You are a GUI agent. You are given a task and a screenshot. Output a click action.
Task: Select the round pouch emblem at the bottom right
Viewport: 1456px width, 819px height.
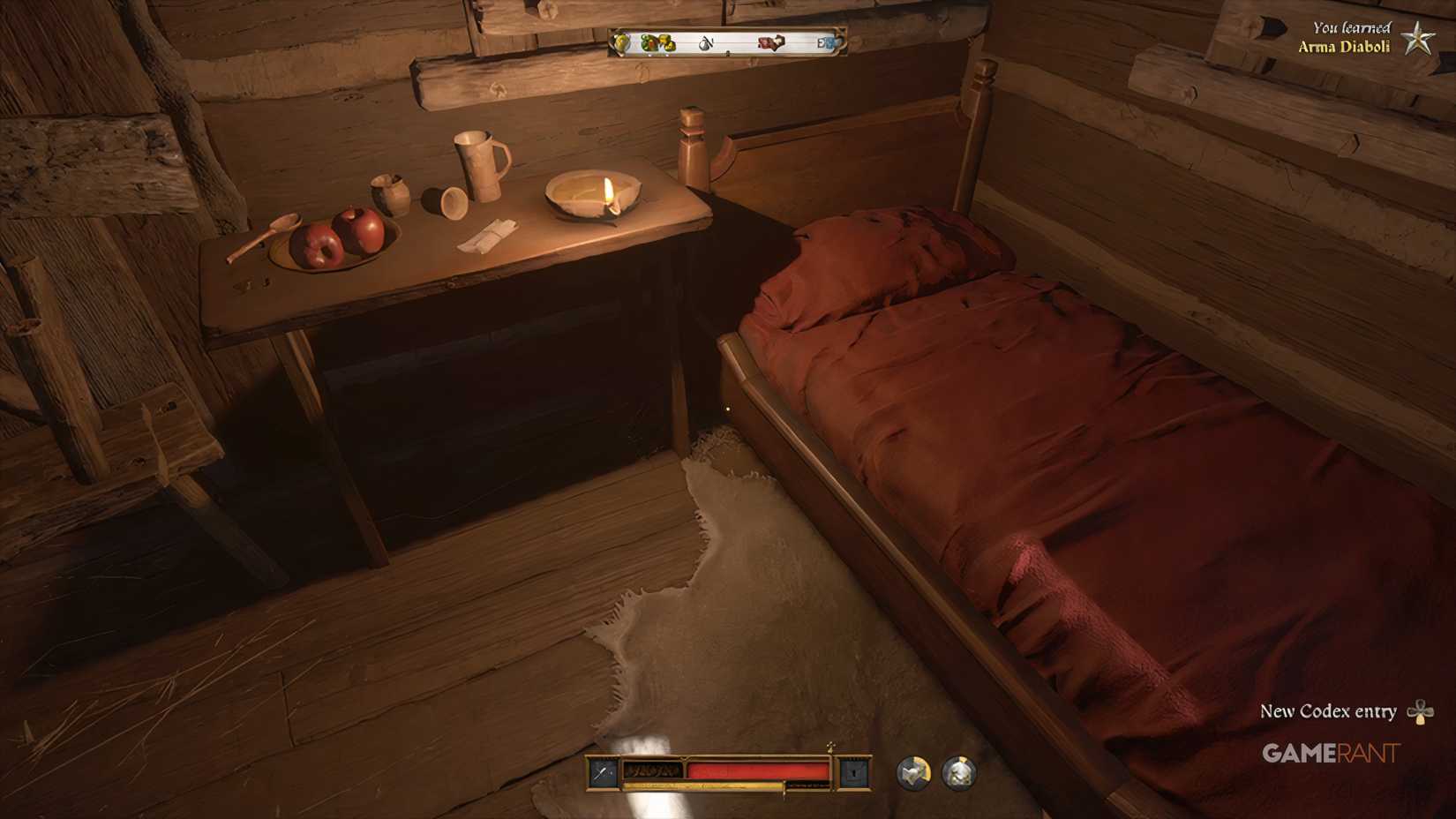[960, 772]
